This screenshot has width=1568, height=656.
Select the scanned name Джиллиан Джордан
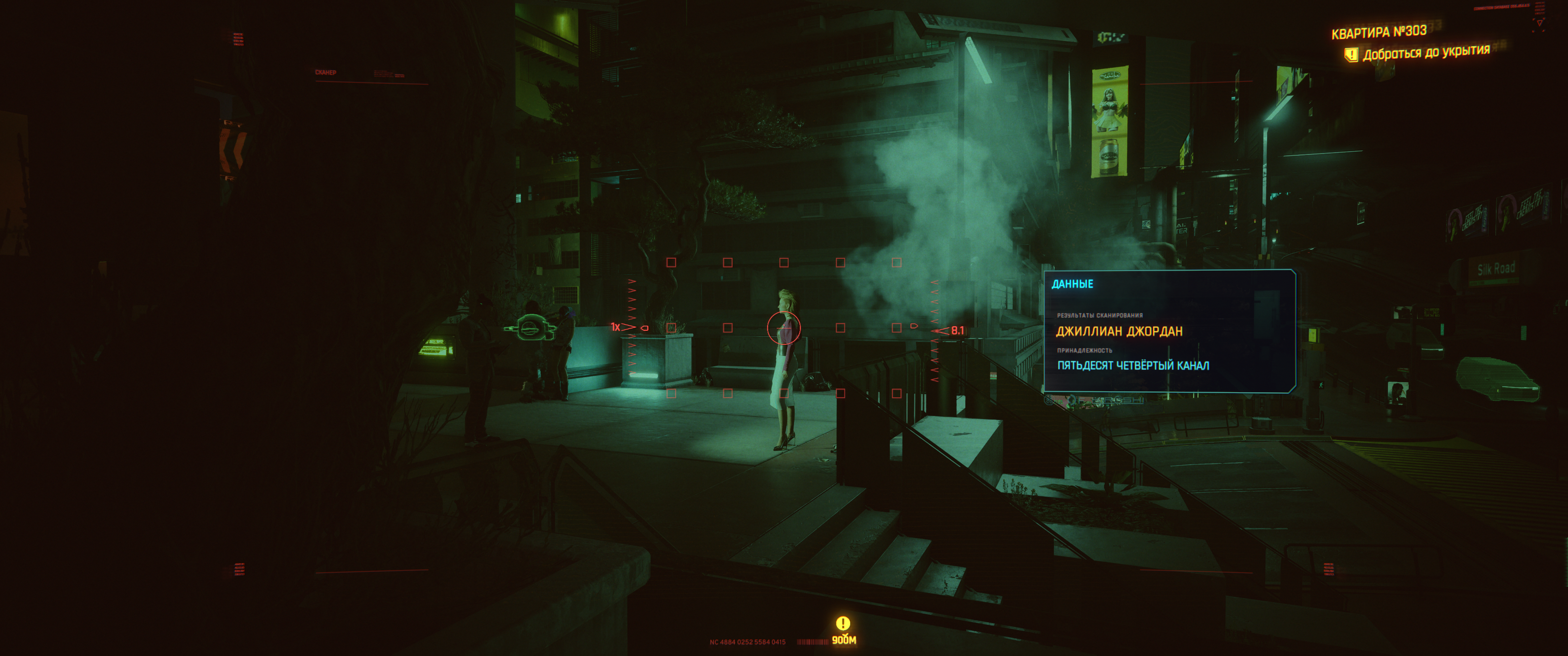1119,332
